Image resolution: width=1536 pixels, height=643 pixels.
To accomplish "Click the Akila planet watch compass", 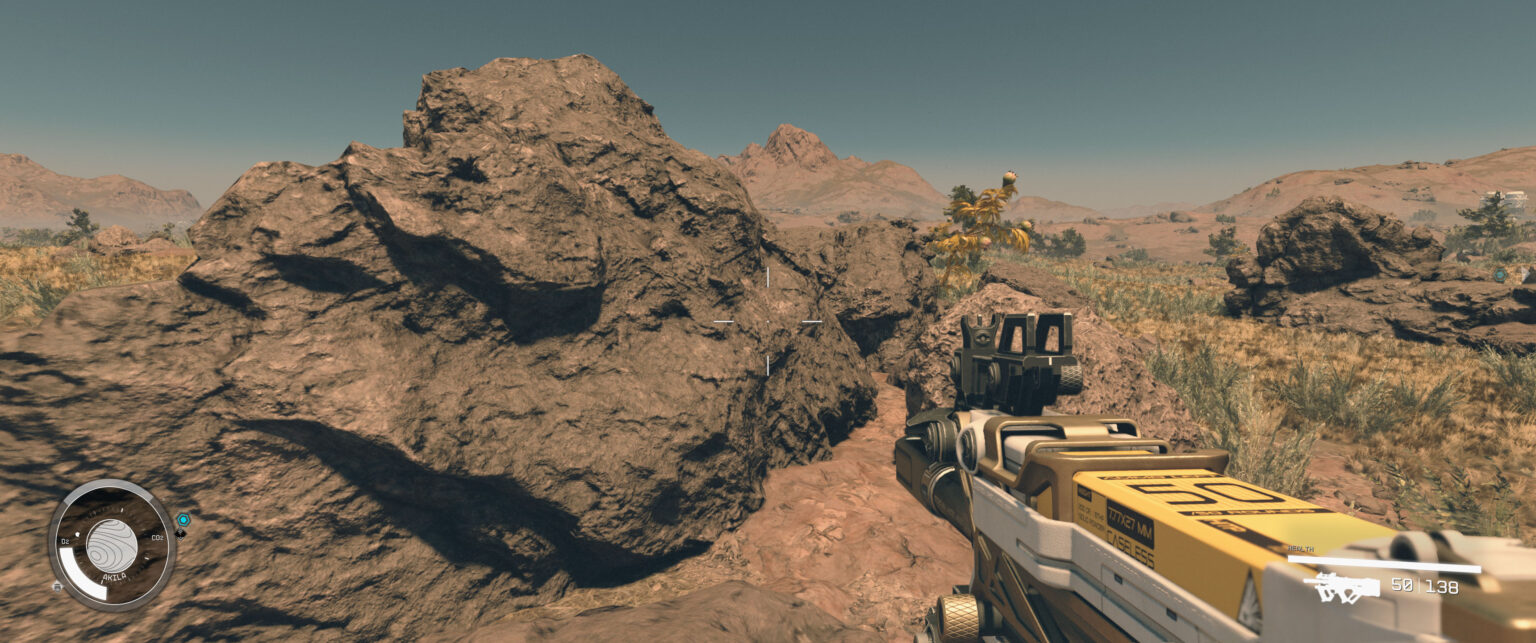I will tap(111, 545).
